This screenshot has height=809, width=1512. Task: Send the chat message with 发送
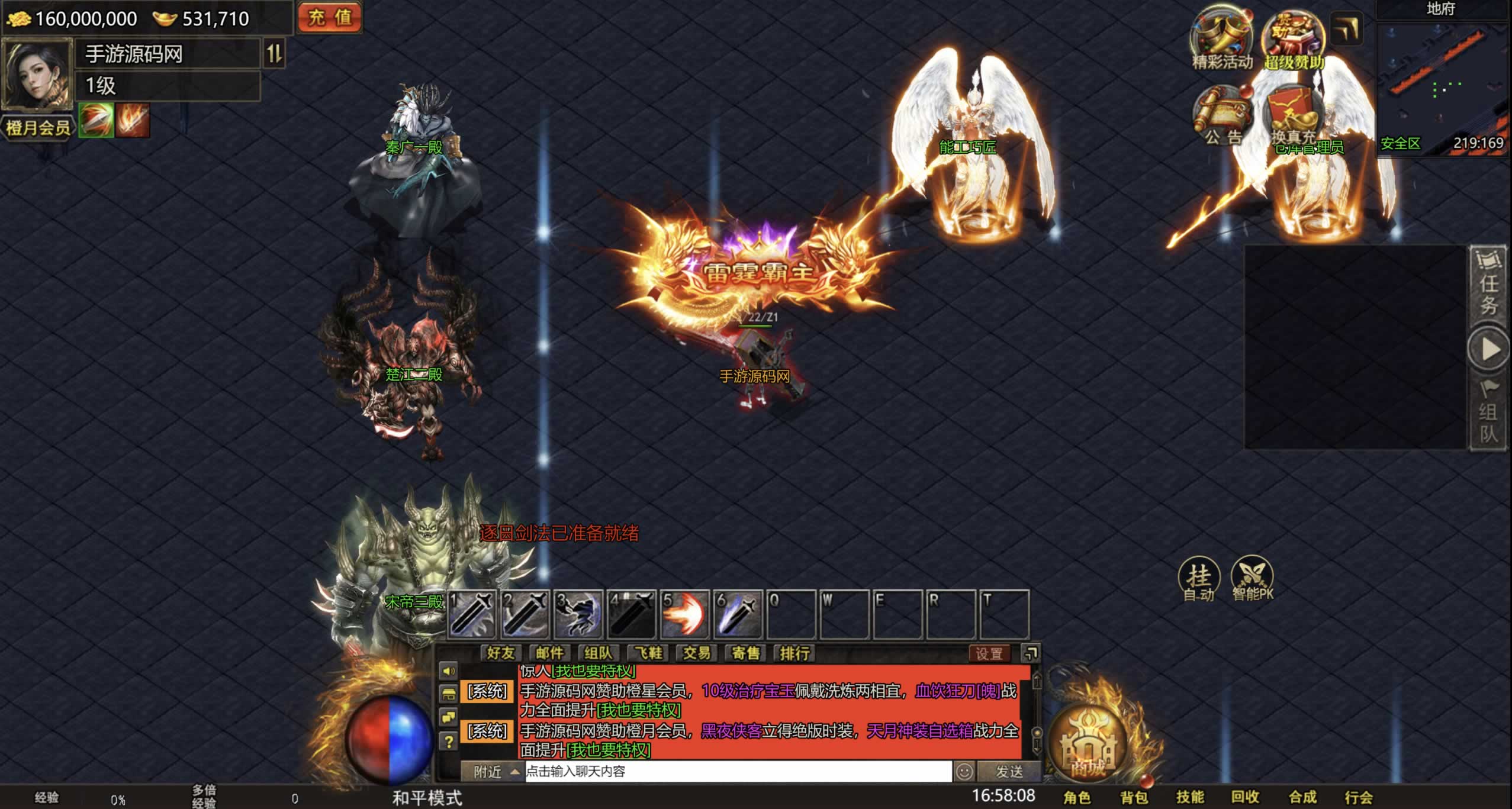[1009, 772]
